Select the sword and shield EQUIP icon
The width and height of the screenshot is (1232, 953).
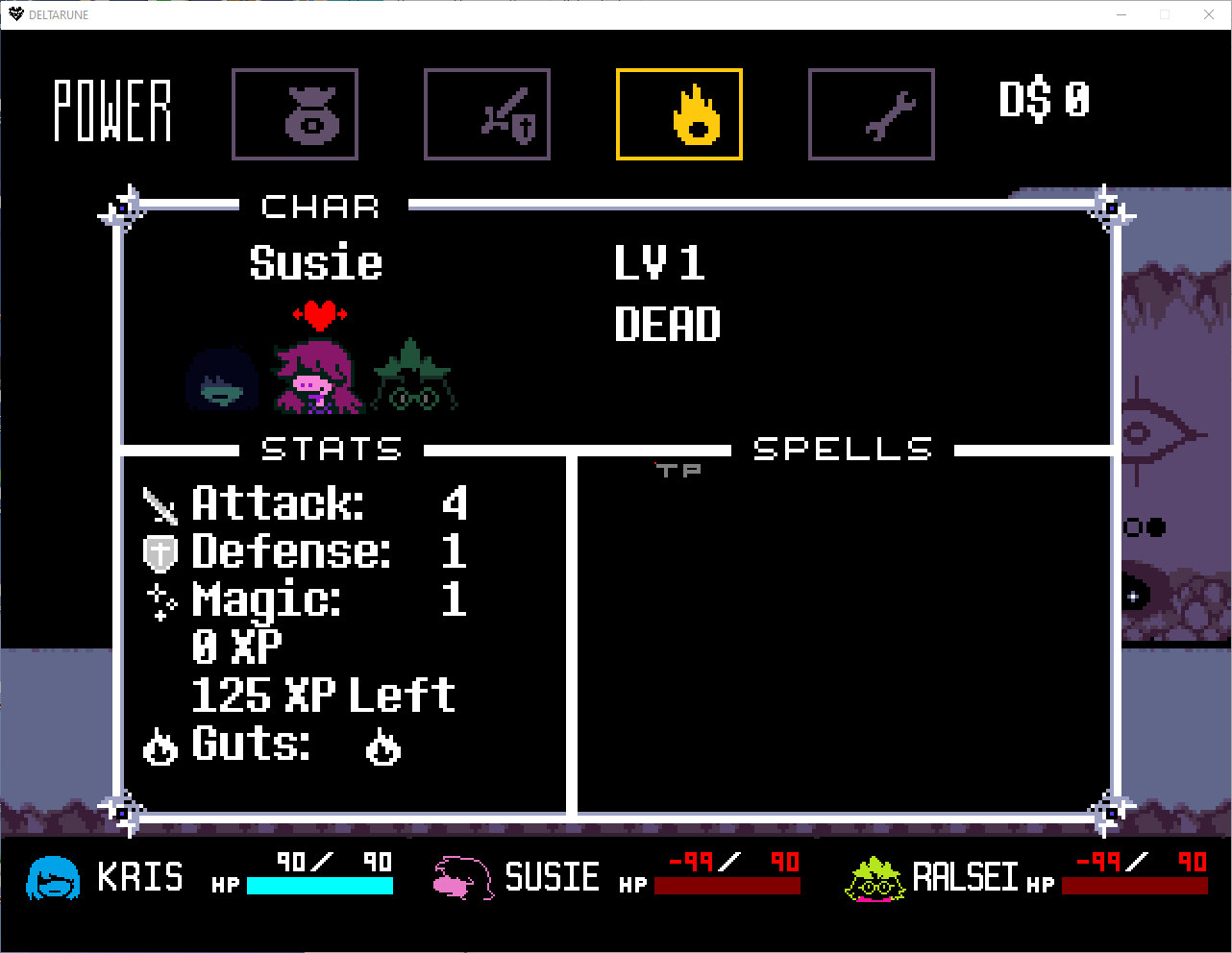[487, 113]
